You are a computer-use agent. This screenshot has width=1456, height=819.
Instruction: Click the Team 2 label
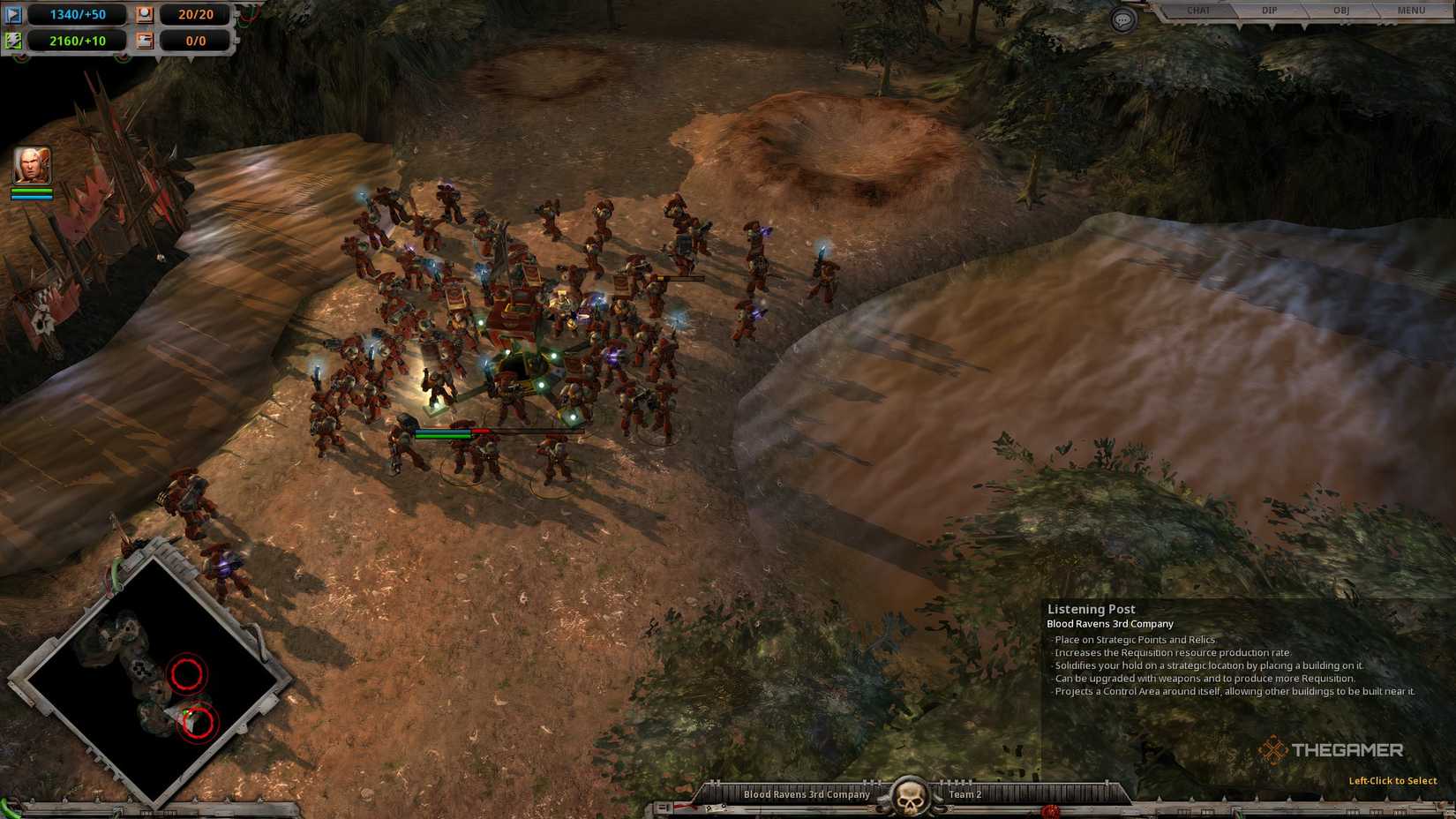coord(964,793)
